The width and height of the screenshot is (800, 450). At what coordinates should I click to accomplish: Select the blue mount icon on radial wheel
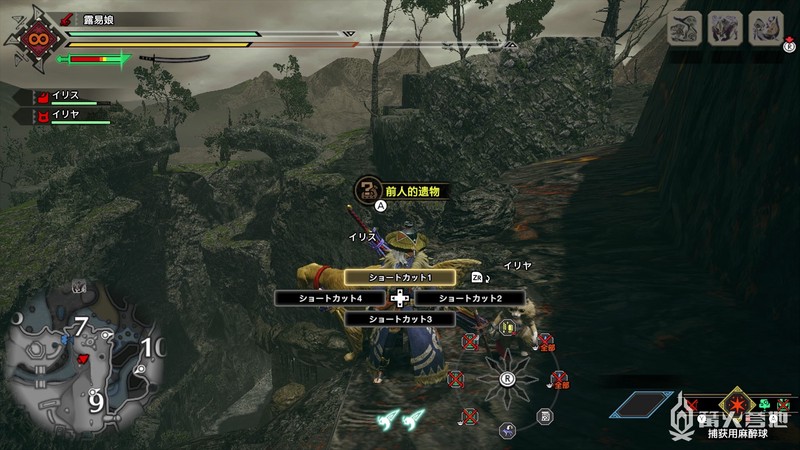tap(508, 431)
